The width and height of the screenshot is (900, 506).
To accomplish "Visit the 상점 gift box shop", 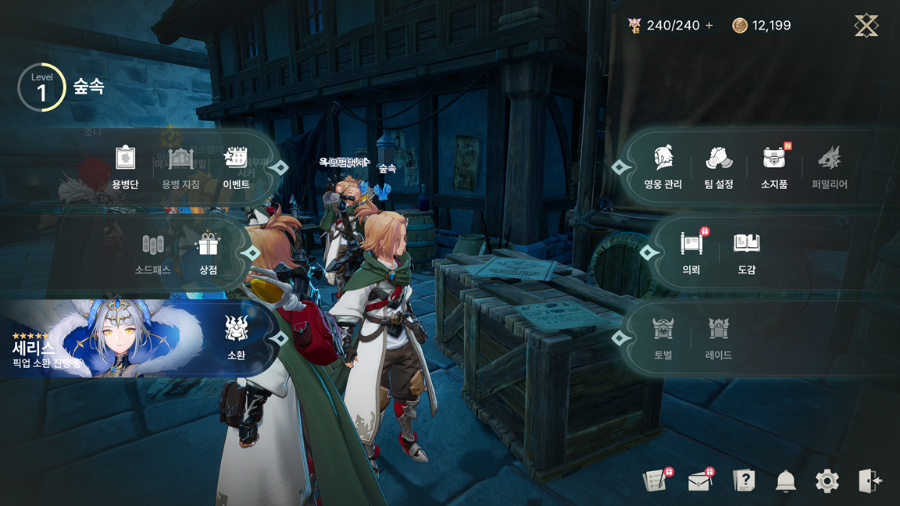I will pyautogui.click(x=208, y=252).
